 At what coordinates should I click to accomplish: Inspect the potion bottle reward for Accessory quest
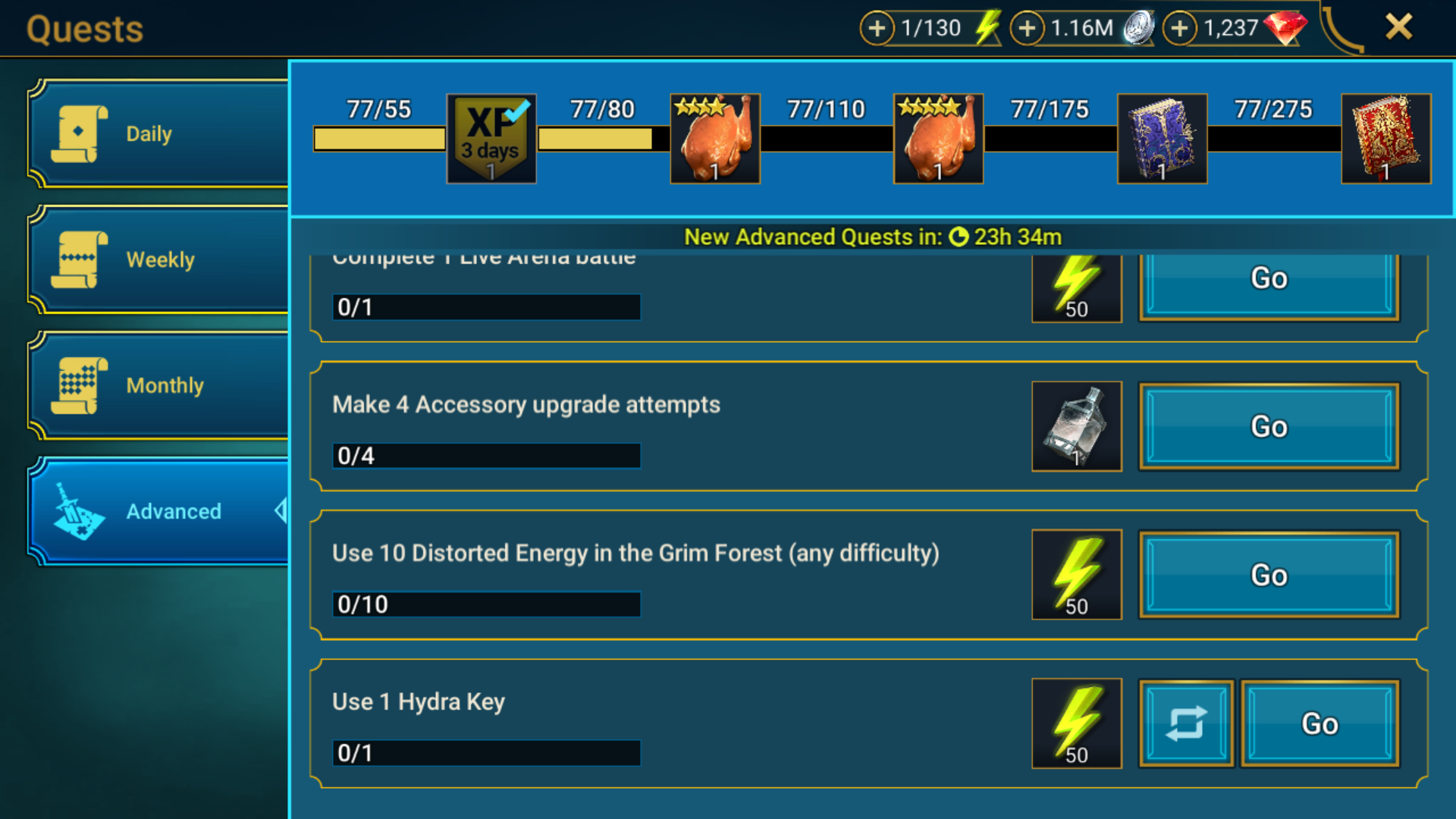point(1077,427)
